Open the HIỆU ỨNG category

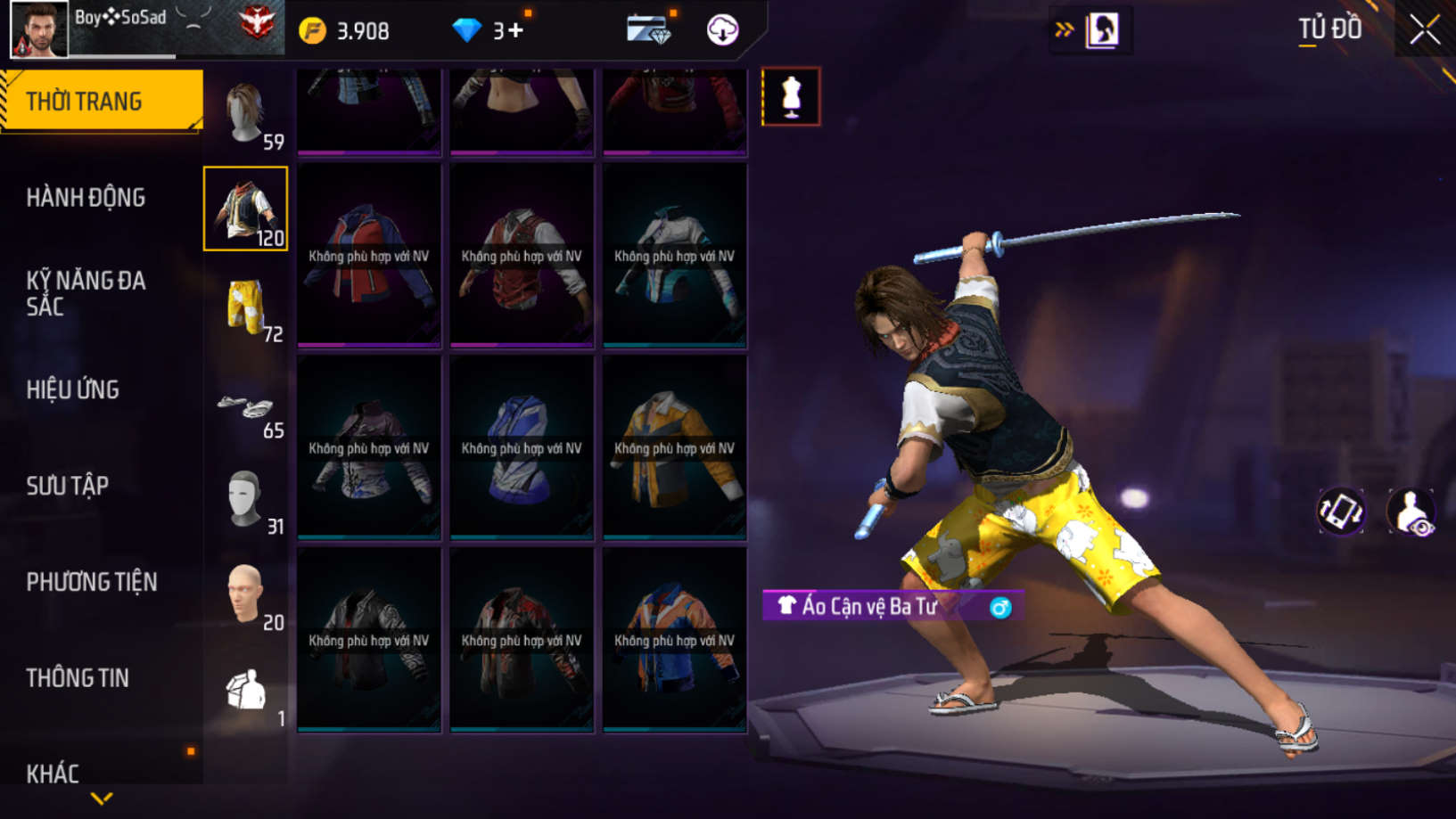[73, 389]
